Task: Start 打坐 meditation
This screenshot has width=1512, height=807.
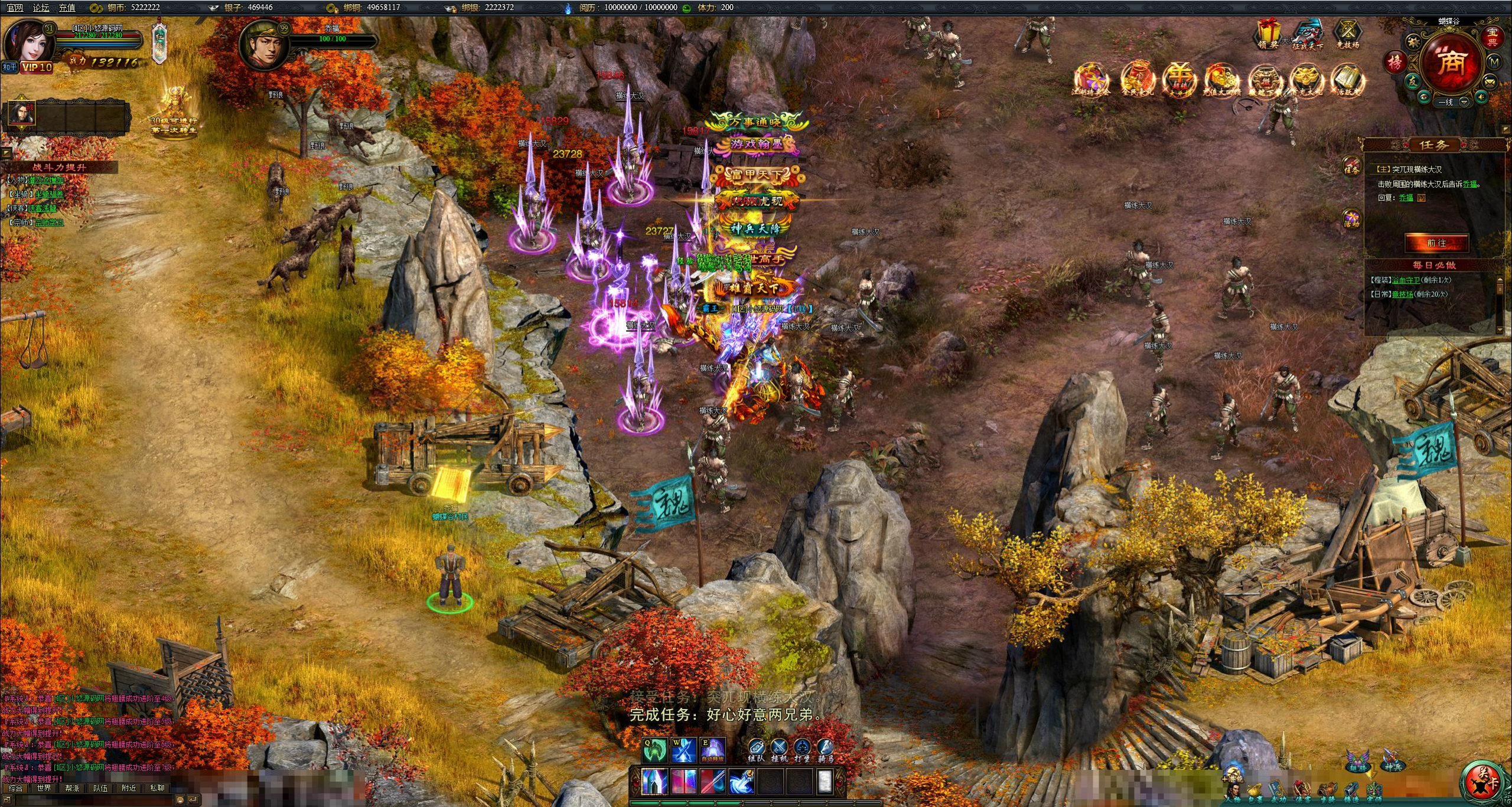Action: coord(802,750)
